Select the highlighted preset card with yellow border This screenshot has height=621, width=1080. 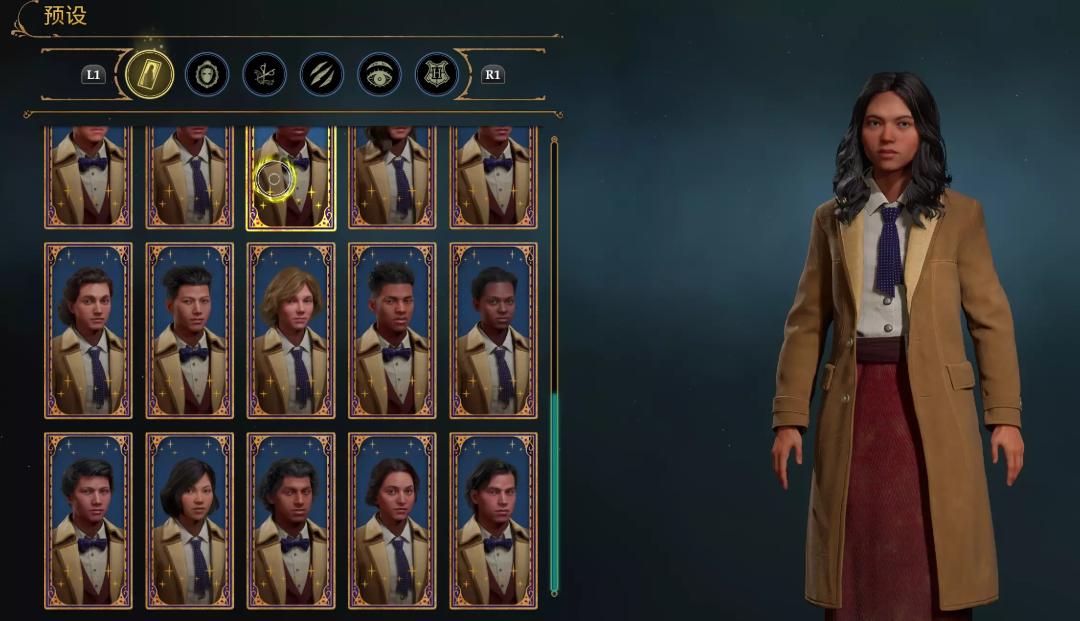[x=290, y=178]
